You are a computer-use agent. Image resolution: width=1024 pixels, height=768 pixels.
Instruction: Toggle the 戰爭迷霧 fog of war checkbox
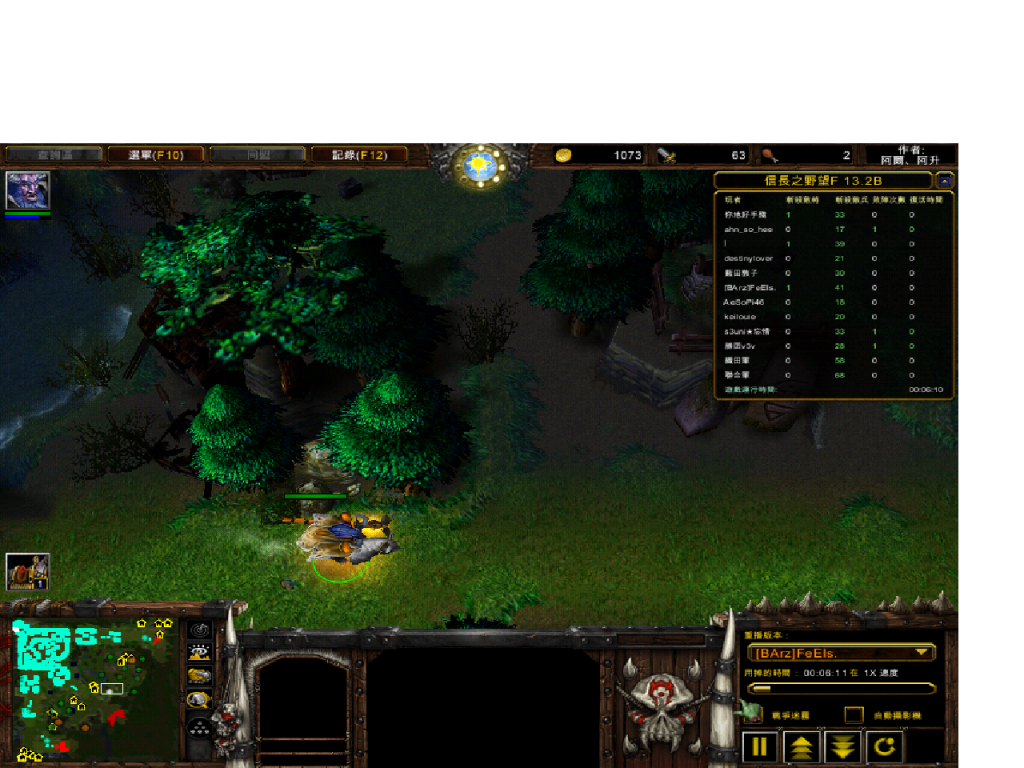[x=751, y=714]
